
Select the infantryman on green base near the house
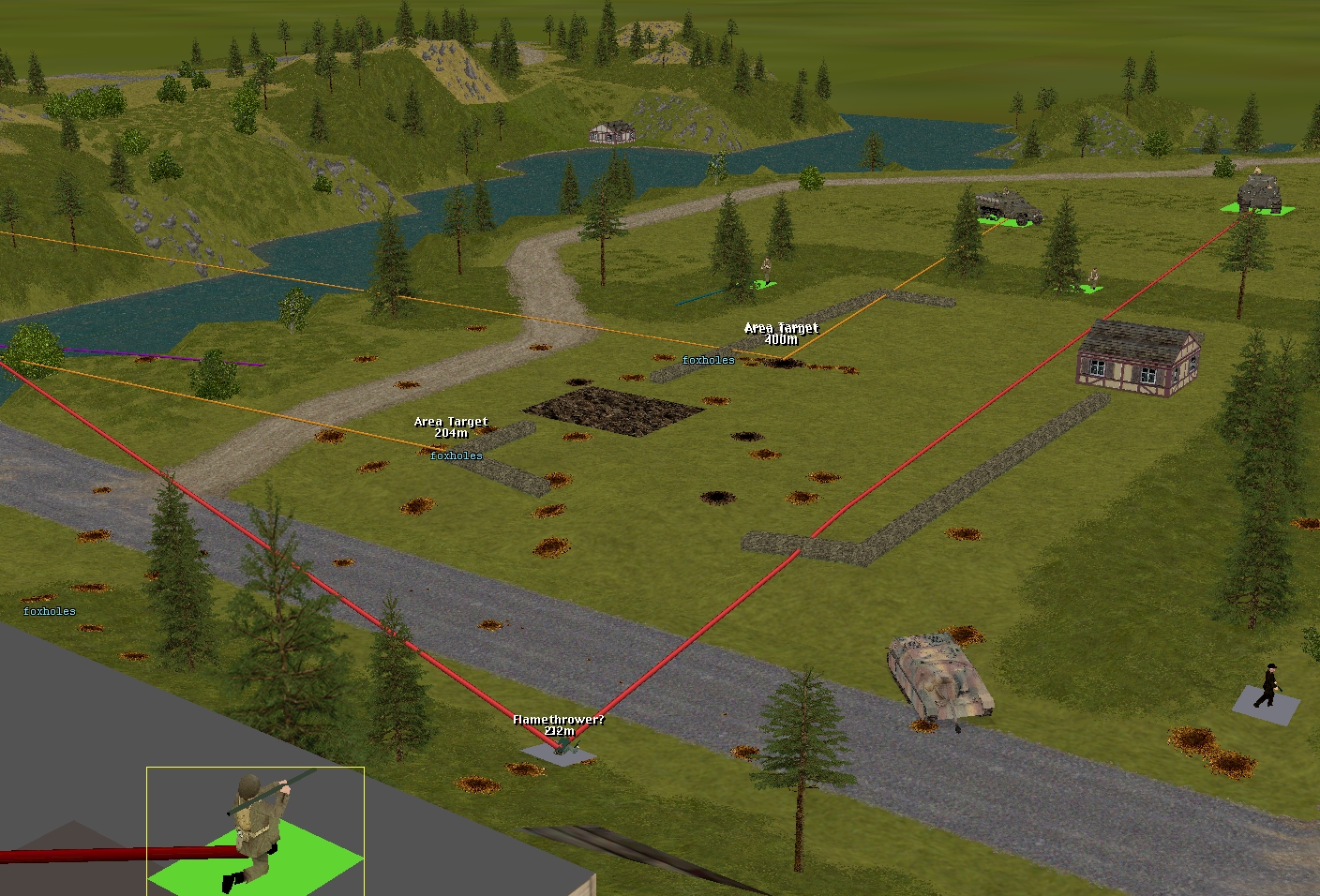click(1091, 279)
